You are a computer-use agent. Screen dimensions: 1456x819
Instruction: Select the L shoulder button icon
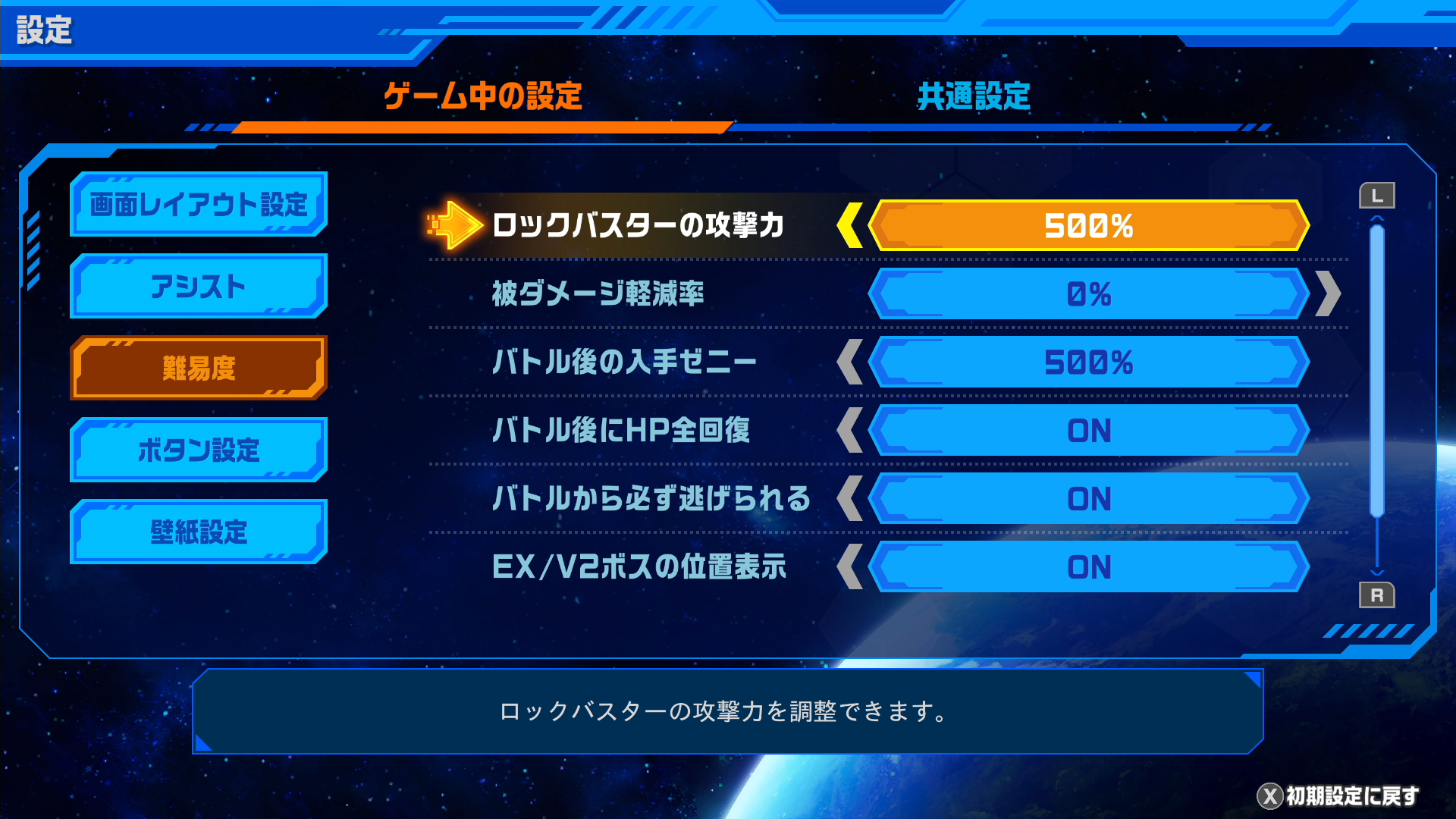coord(1377,195)
